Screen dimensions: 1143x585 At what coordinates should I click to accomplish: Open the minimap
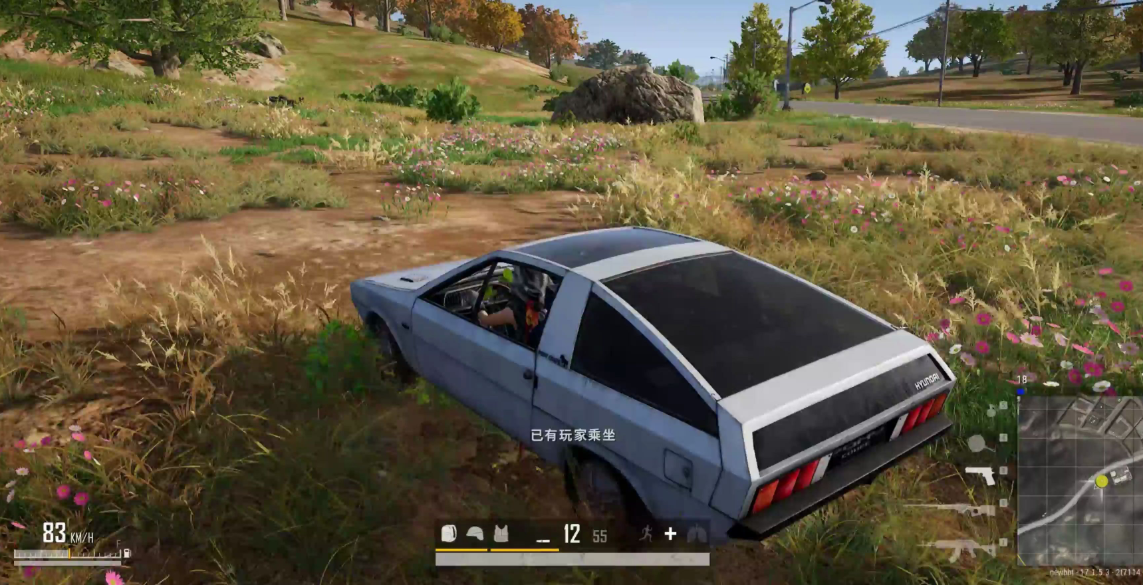click(1080, 480)
